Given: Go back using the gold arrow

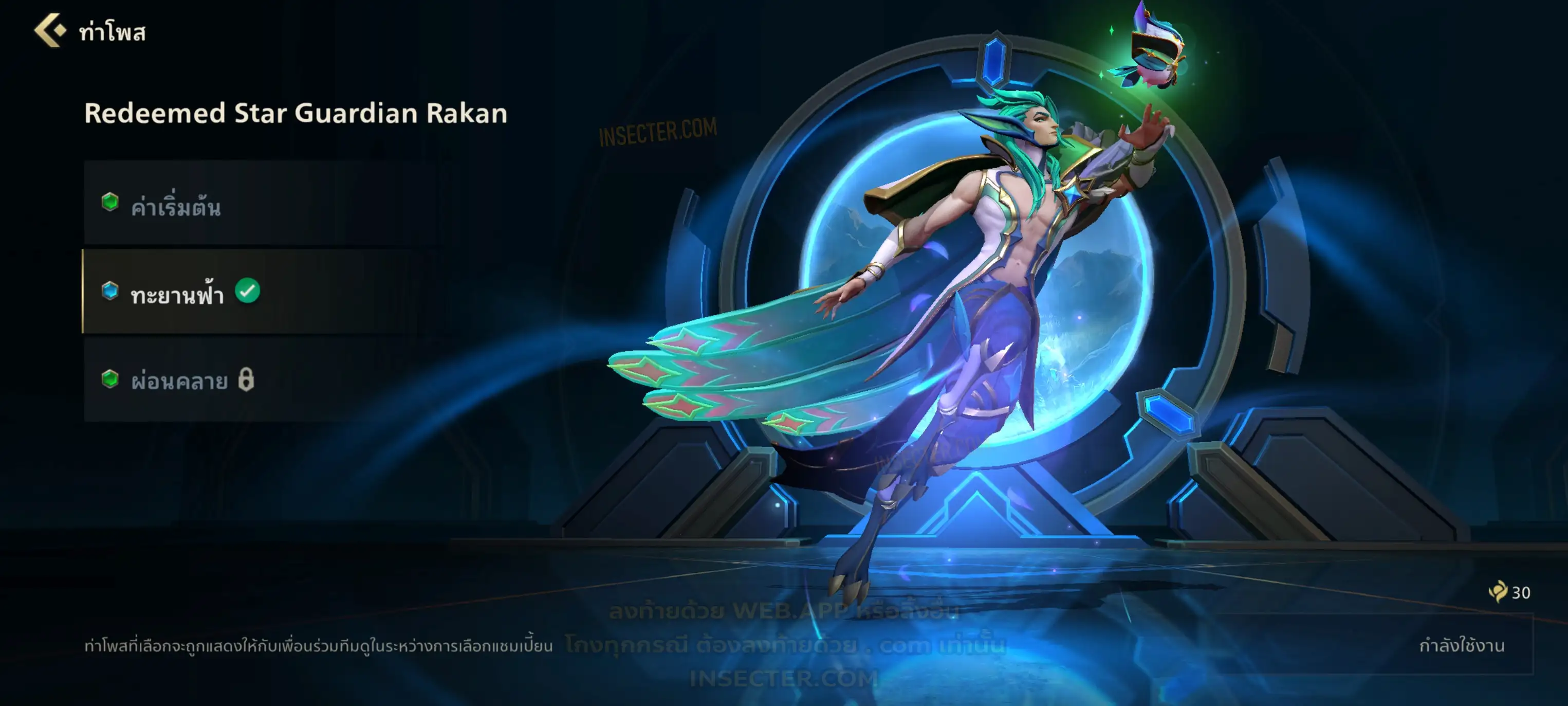Looking at the screenshot, I should [x=49, y=30].
